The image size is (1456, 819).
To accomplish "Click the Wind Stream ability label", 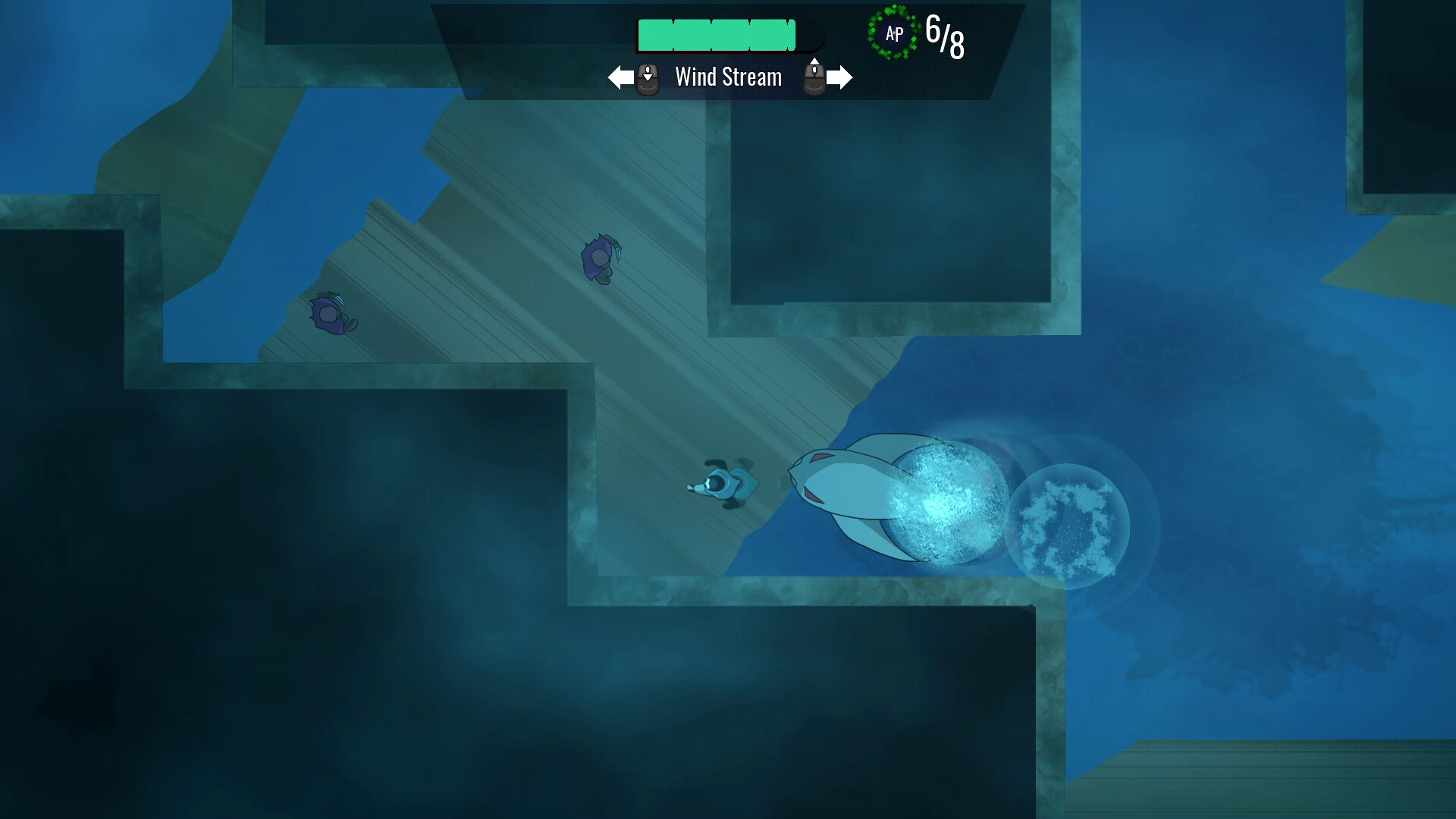I will 728,77.
